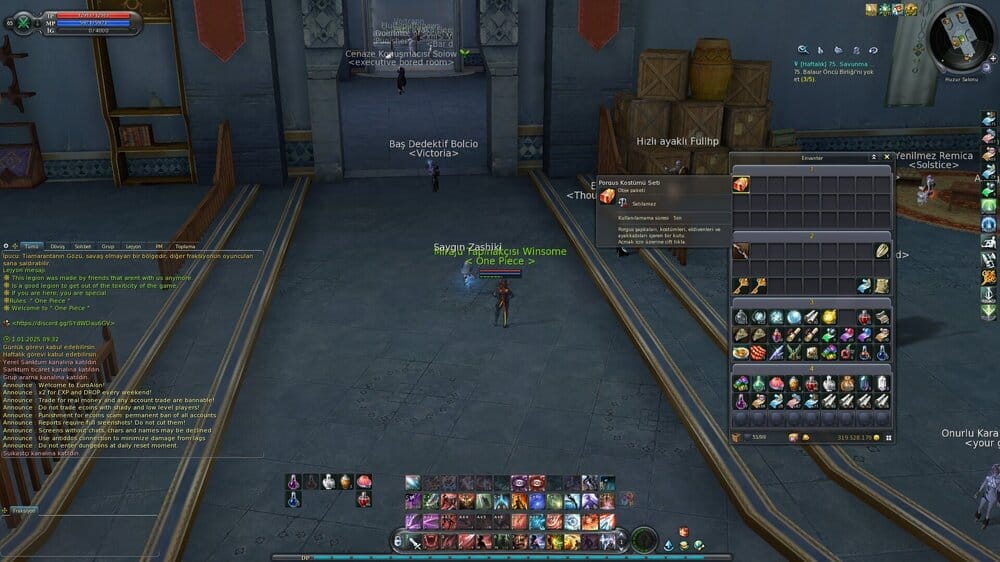Select the Porgus costume set box
Image resolution: width=1000 pixels, height=562 pixels.
741,184
